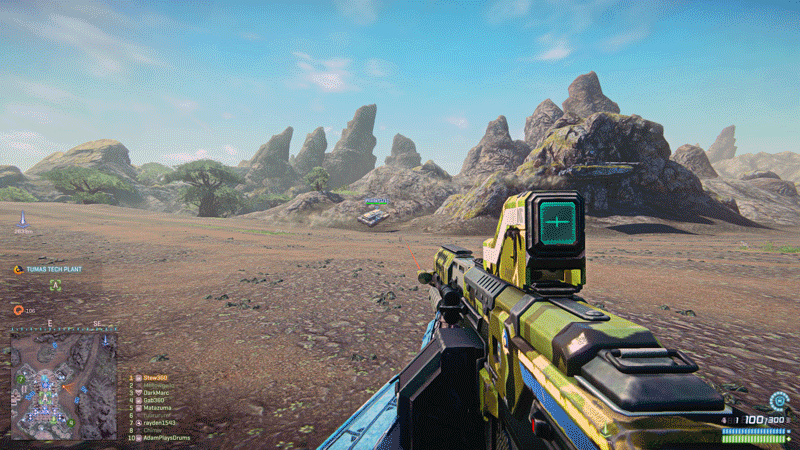Viewport: 800px width, 450px height.
Task: Select squad member rayden1543
Action: point(159,423)
